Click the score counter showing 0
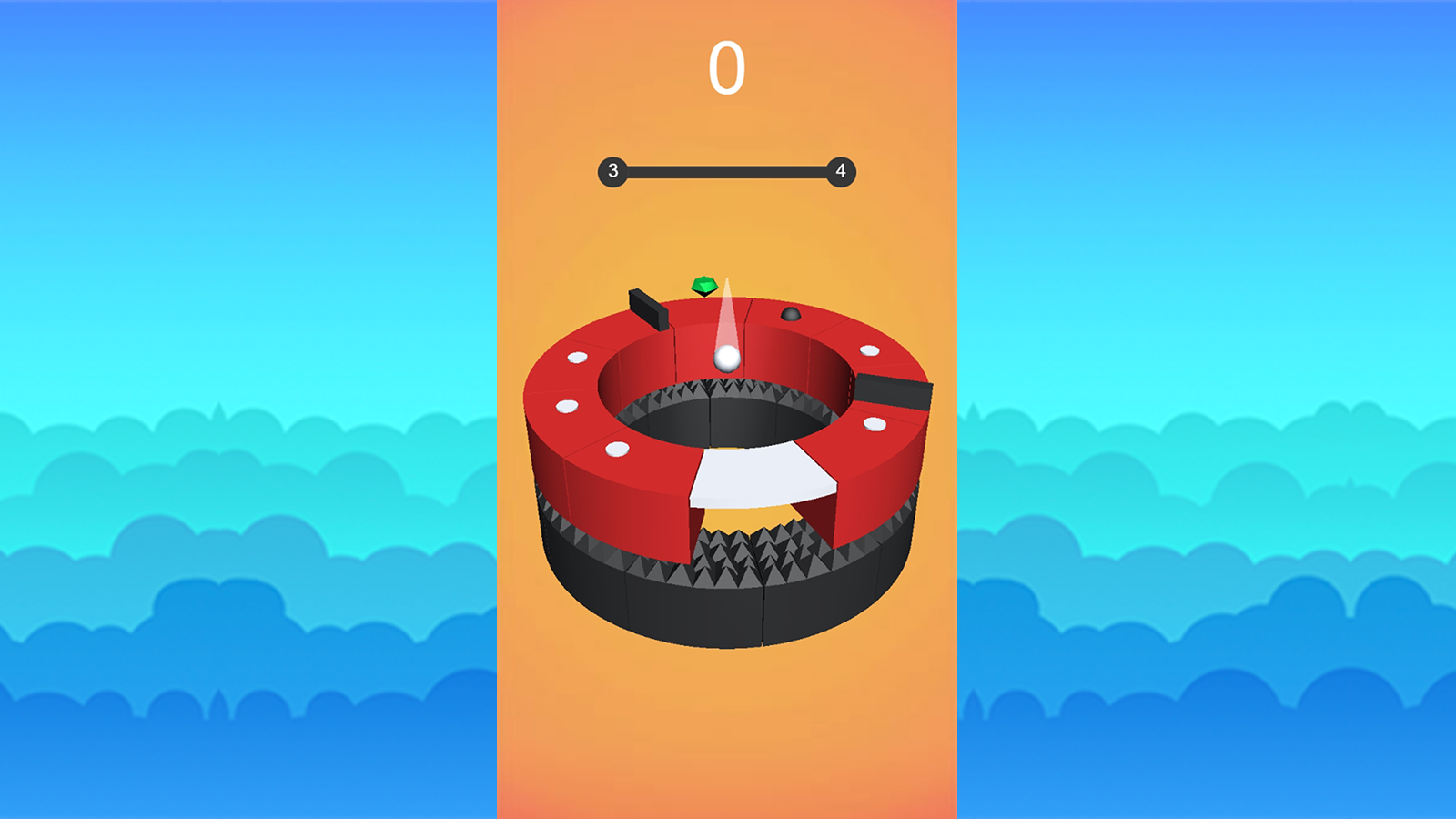Viewport: 1456px width, 819px height. 725,68
